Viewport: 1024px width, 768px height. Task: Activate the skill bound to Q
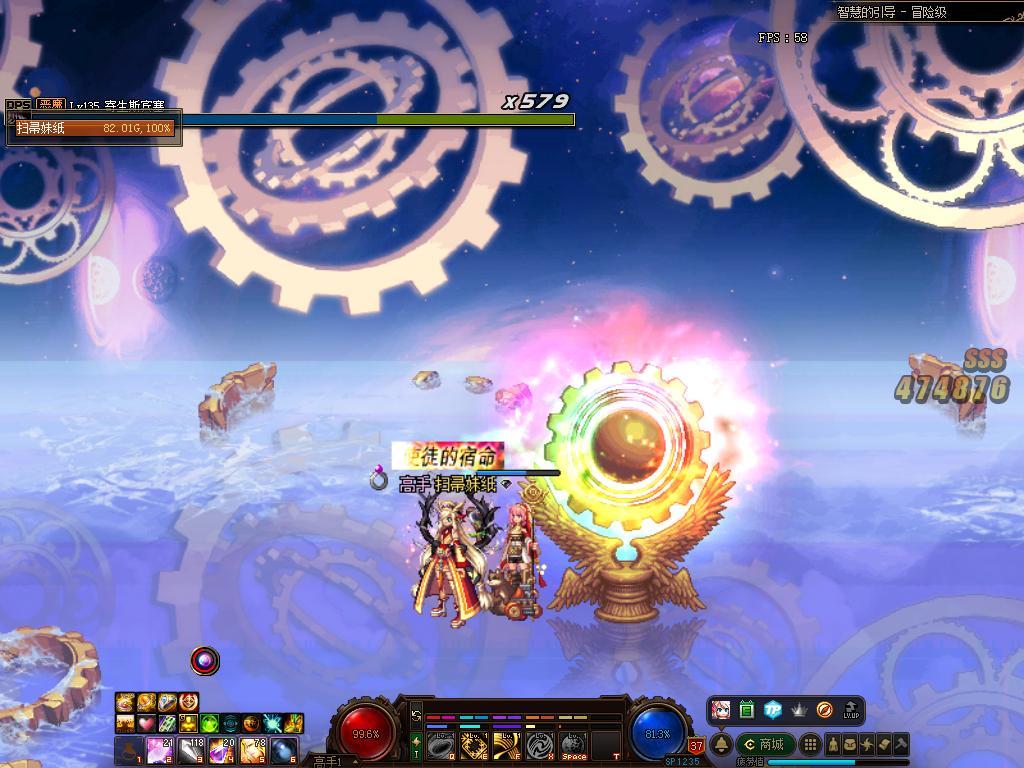(441, 745)
